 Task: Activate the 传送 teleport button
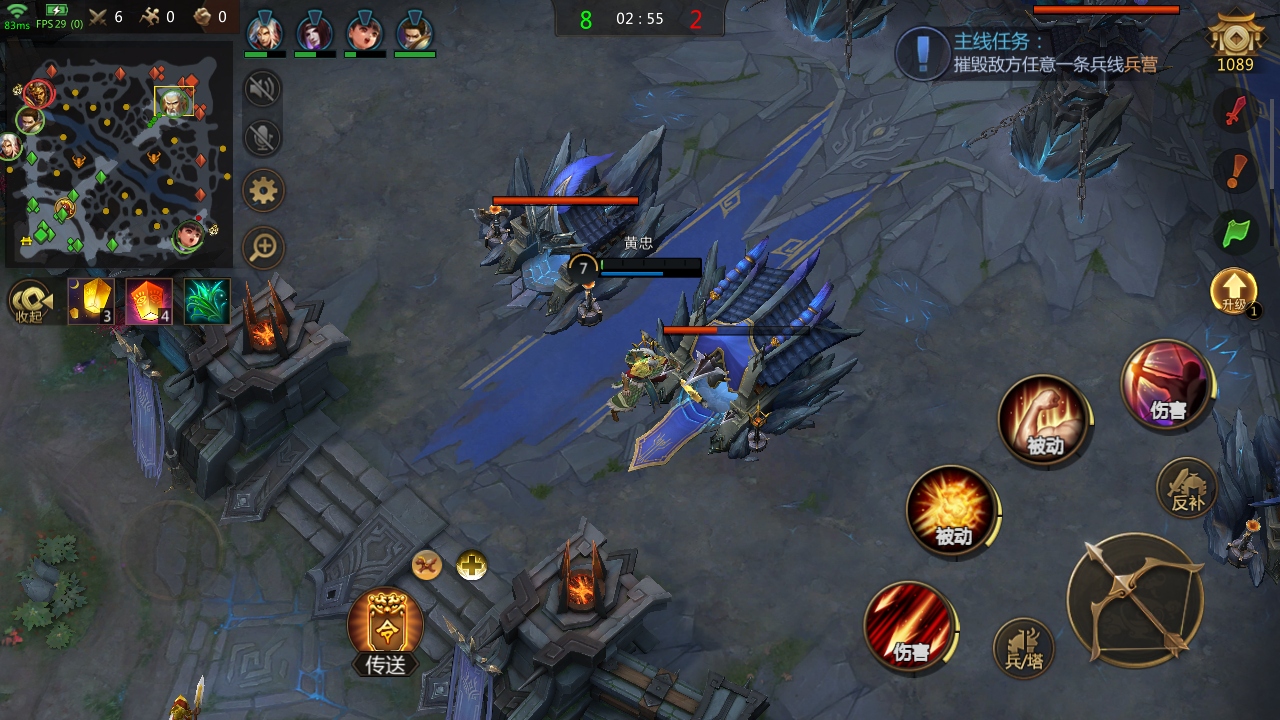[x=385, y=630]
